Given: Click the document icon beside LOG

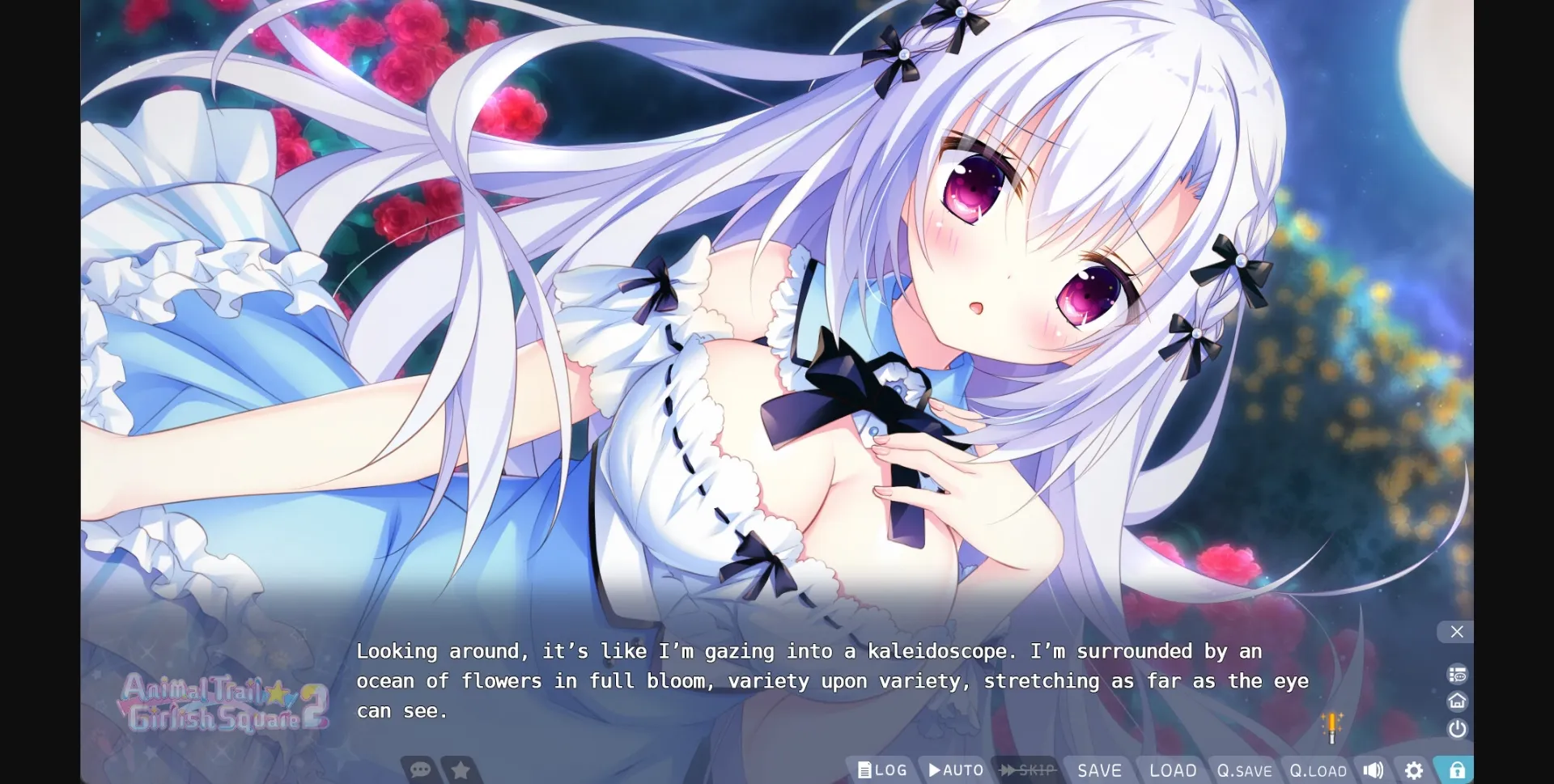Looking at the screenshot, I should point(864,769).
